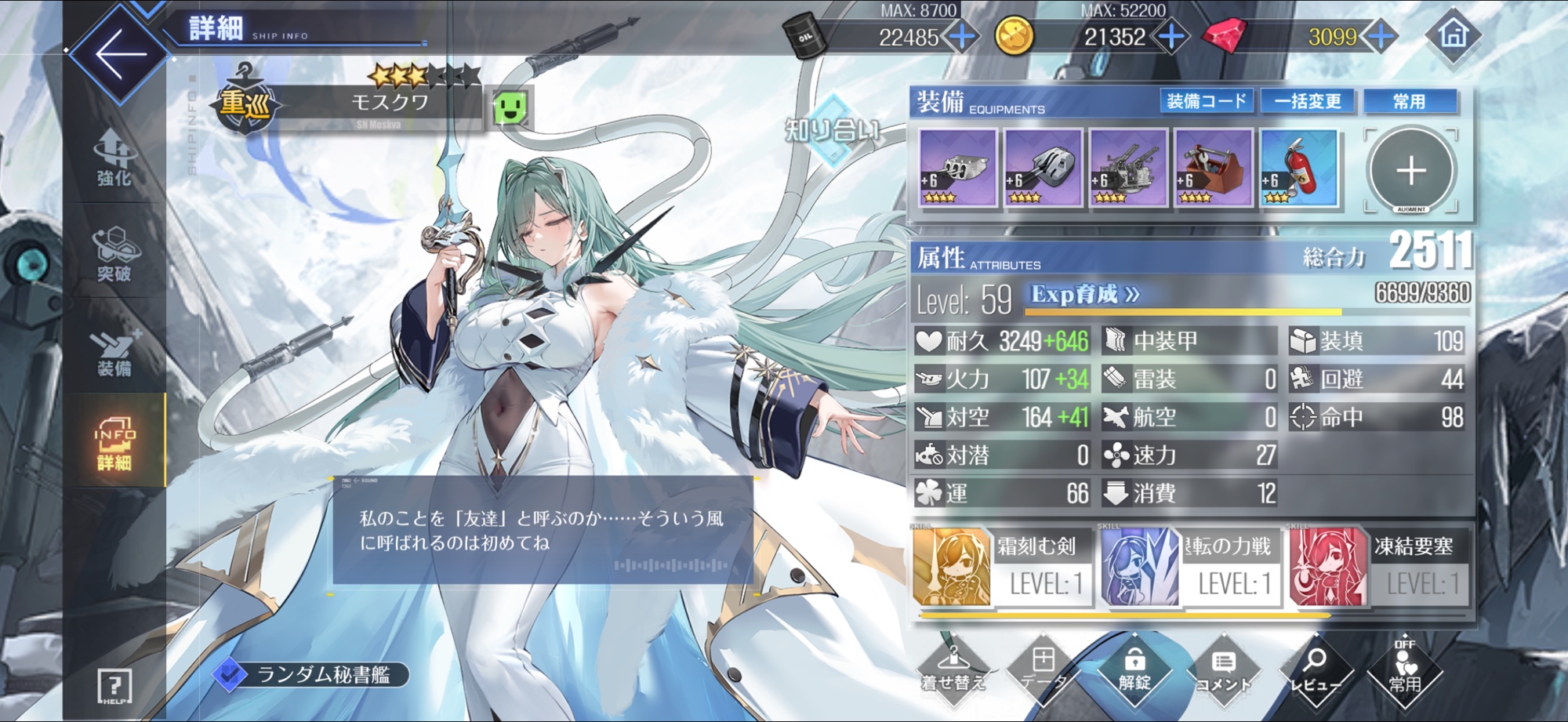The height and width of the screenshot is (722, 1568).
Task: Tap the 解錠 lock button
Action: click(1134, 670)
